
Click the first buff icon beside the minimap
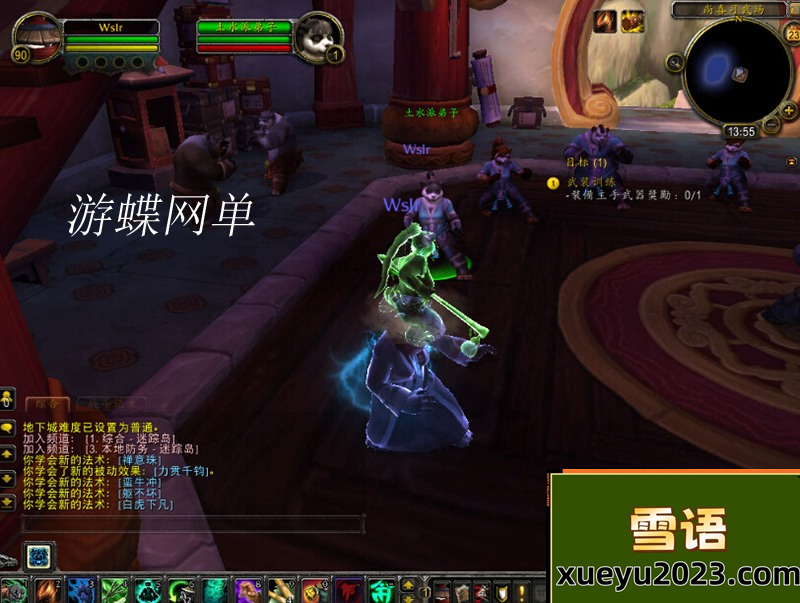[x=605, y=21]
